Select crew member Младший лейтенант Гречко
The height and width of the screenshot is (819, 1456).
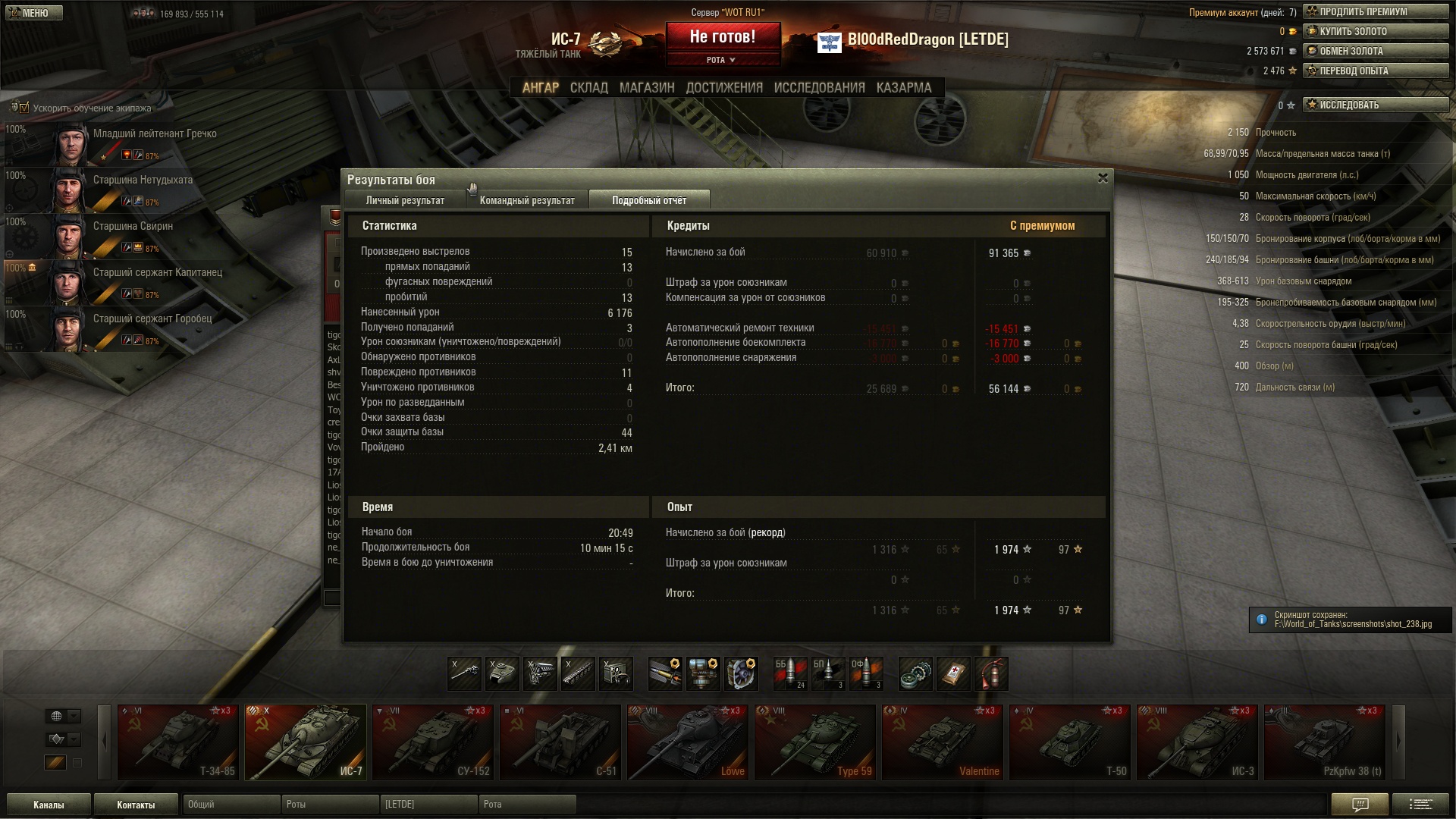click(x=155, y=134)
